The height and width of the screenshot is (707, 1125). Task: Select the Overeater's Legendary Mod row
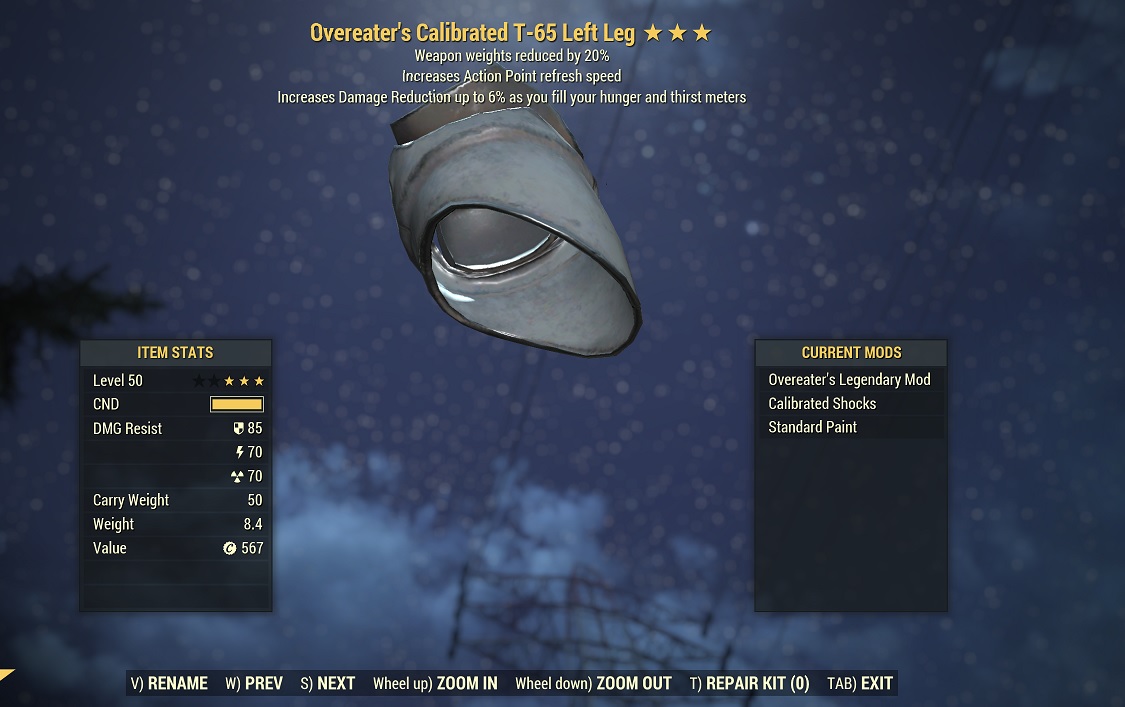(x=850, y=380)
